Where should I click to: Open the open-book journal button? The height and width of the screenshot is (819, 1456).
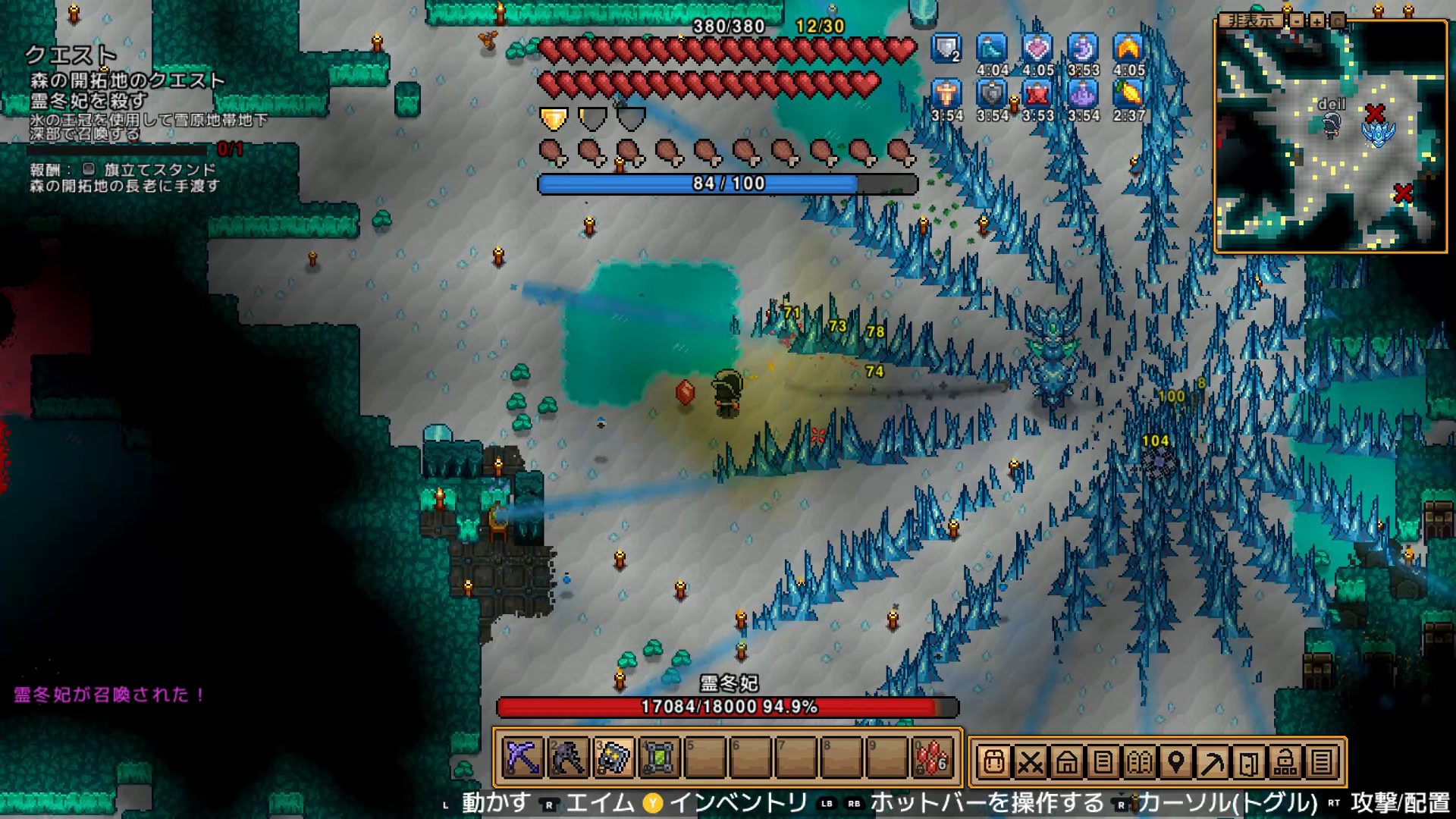pos(1139,762)
